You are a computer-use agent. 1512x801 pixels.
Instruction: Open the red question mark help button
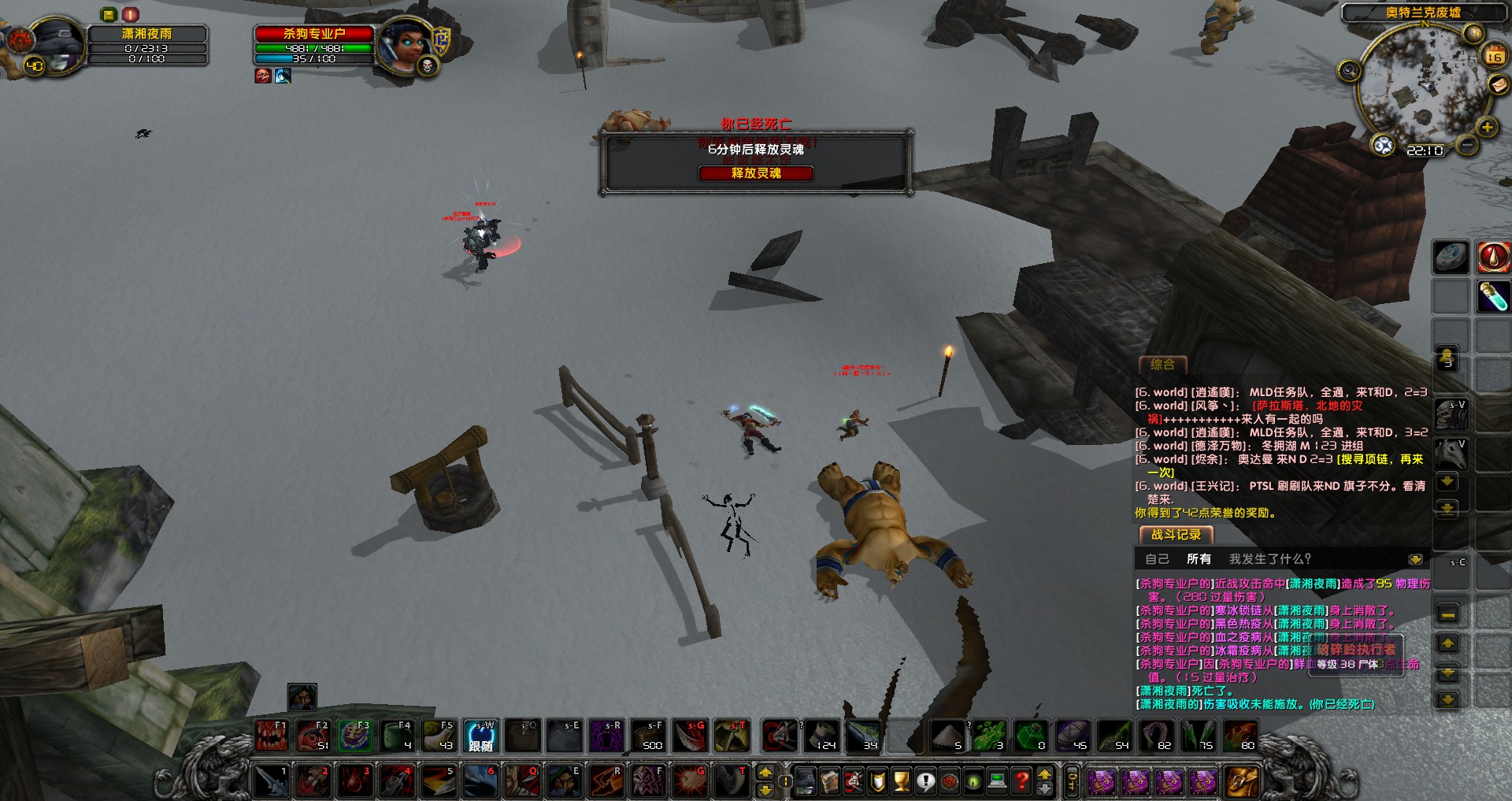click(1022, 781)
